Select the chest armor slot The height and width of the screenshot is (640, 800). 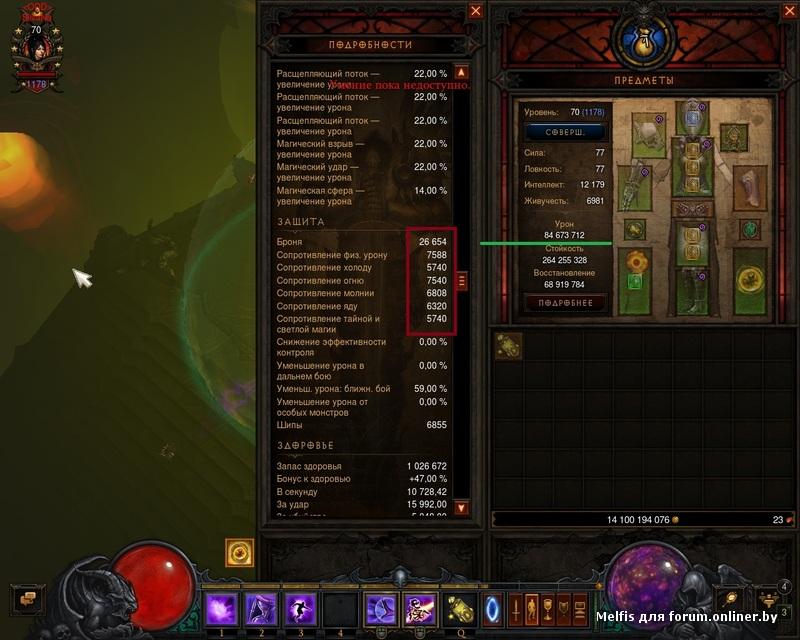tap(690, 166)
